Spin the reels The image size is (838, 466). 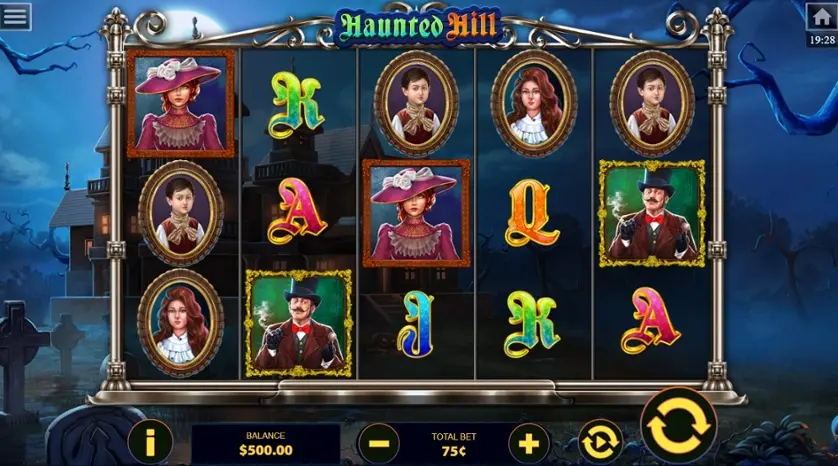point(678,426)
